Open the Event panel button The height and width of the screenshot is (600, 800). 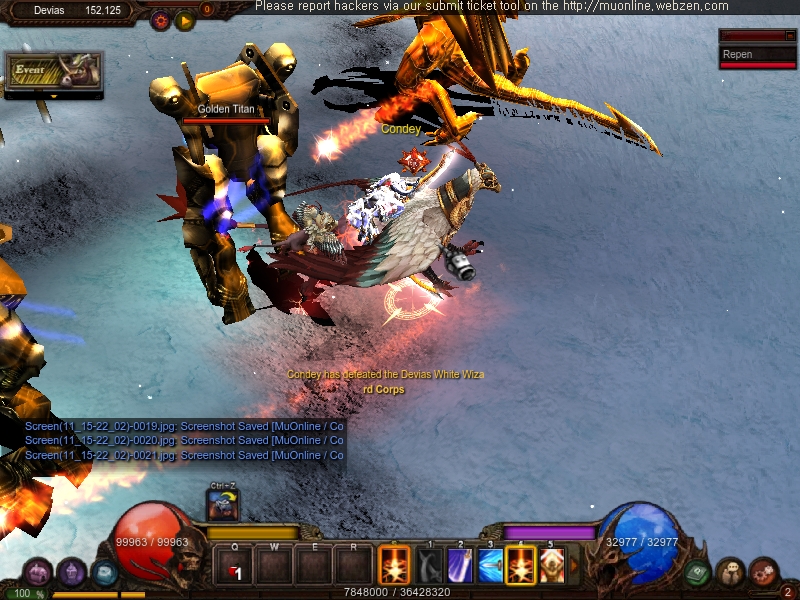click(53, 72)
